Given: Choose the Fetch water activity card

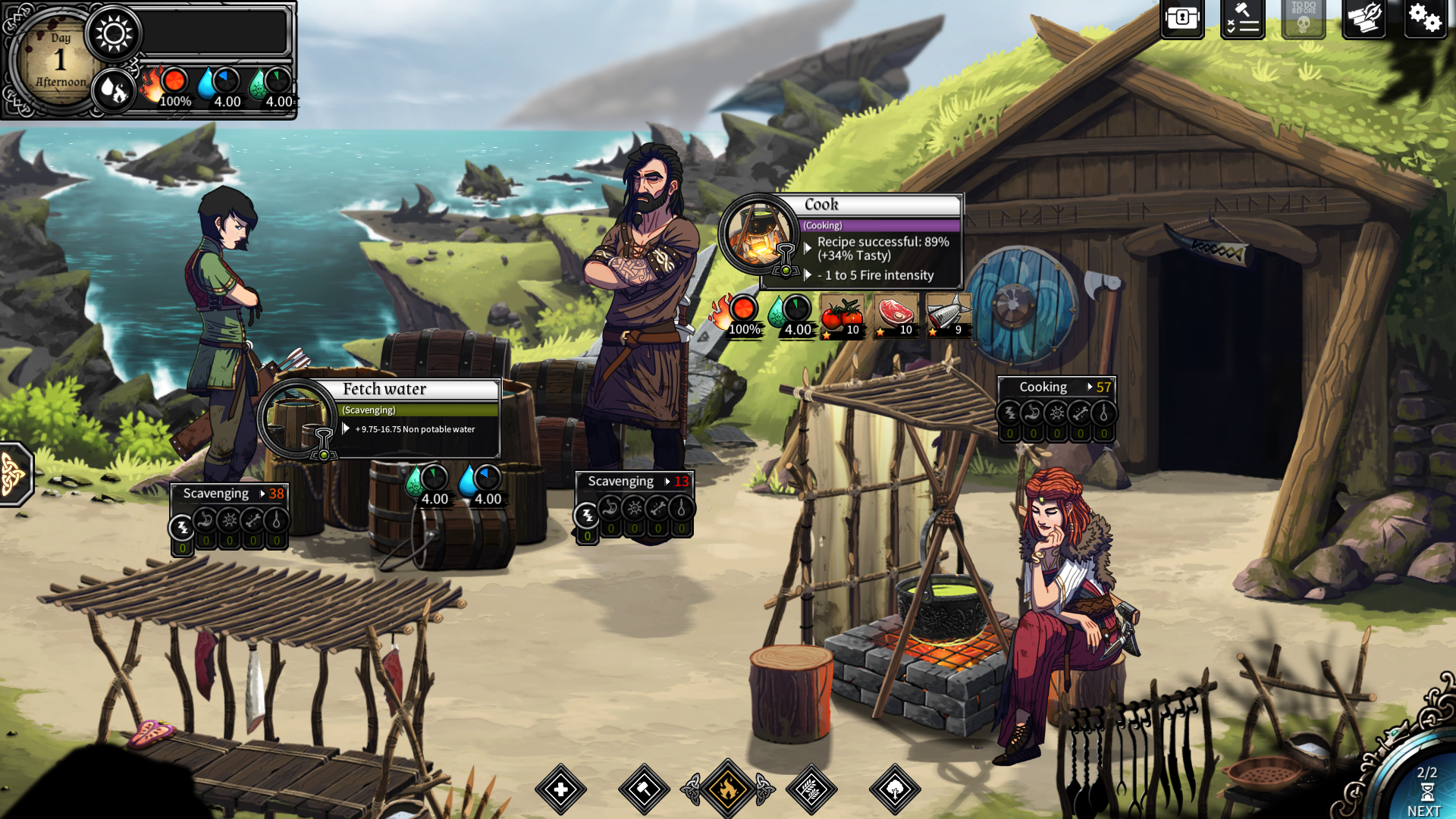Looking at the screenshot, I should (379, 419).
